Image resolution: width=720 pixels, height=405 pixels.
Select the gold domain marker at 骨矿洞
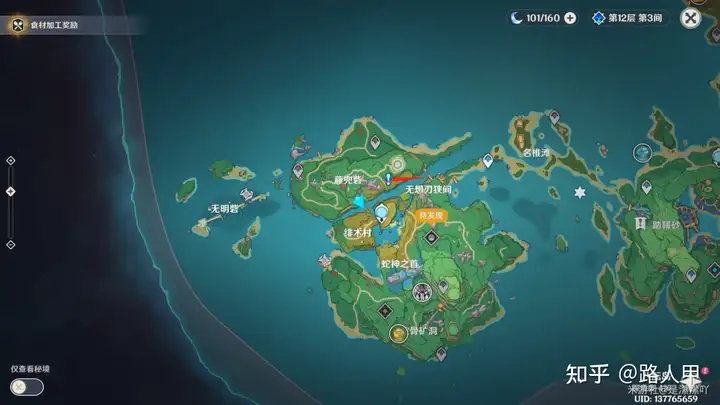399,333
